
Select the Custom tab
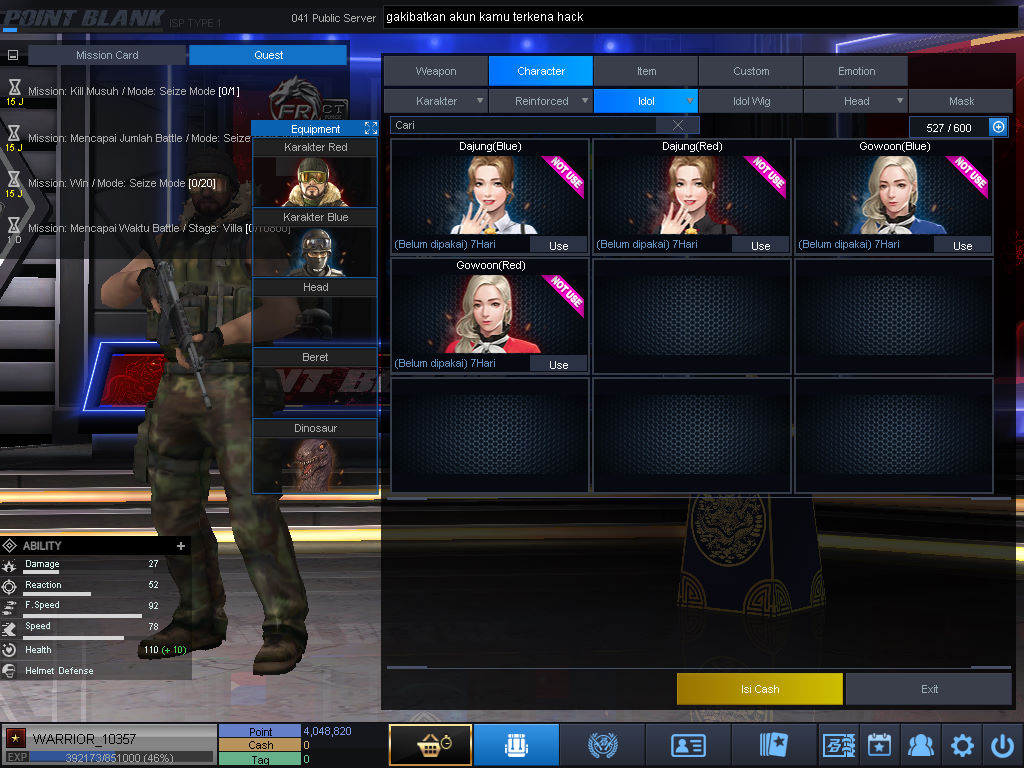(751, 71)
